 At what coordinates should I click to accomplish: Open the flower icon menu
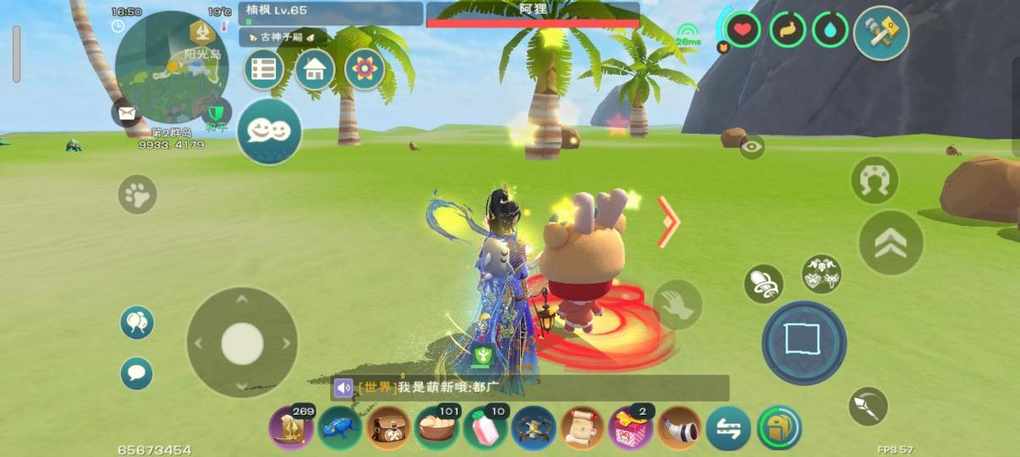point(365,69)
